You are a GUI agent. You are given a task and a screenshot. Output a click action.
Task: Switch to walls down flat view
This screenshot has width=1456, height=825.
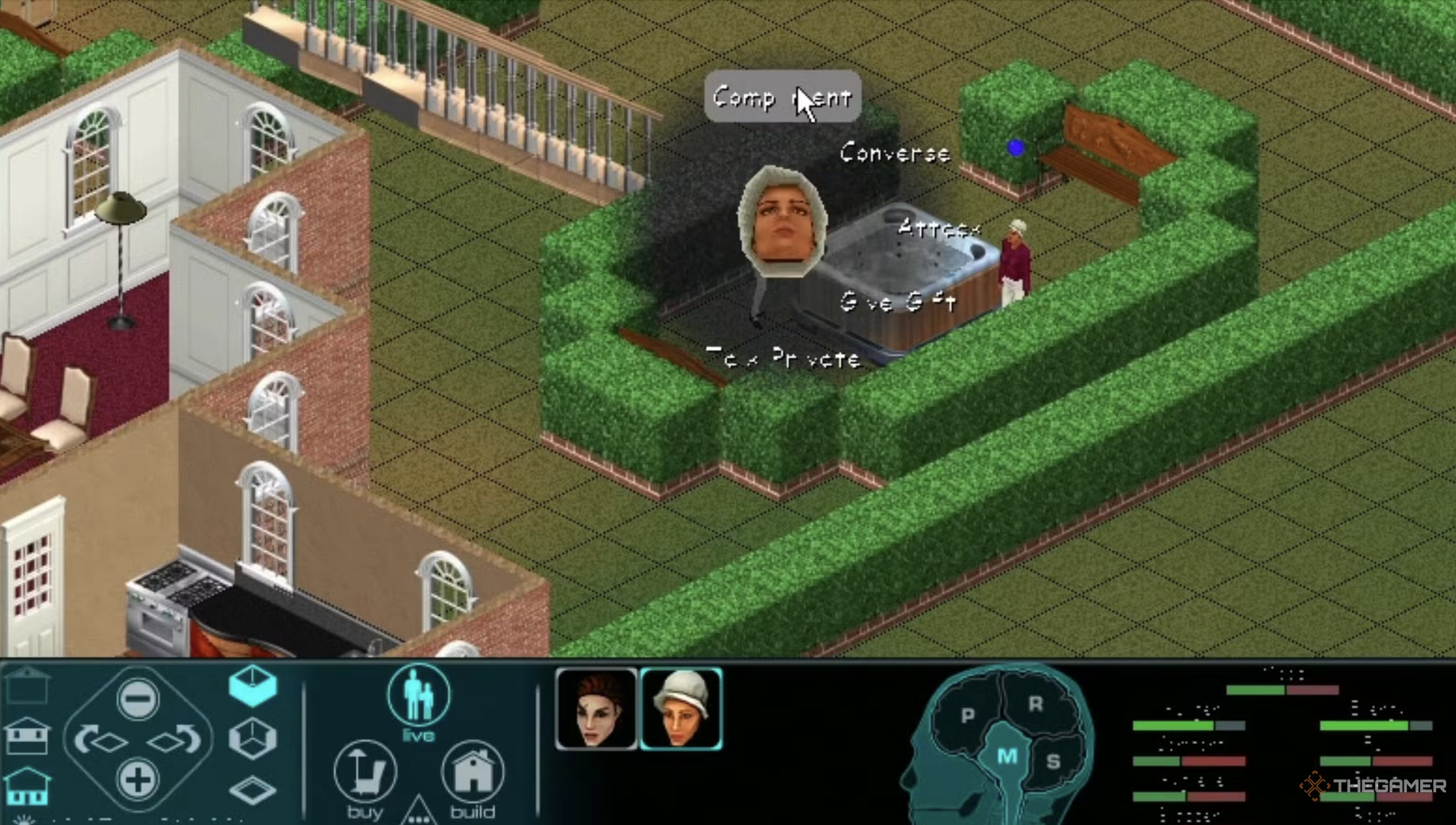[x=252, y=790]
